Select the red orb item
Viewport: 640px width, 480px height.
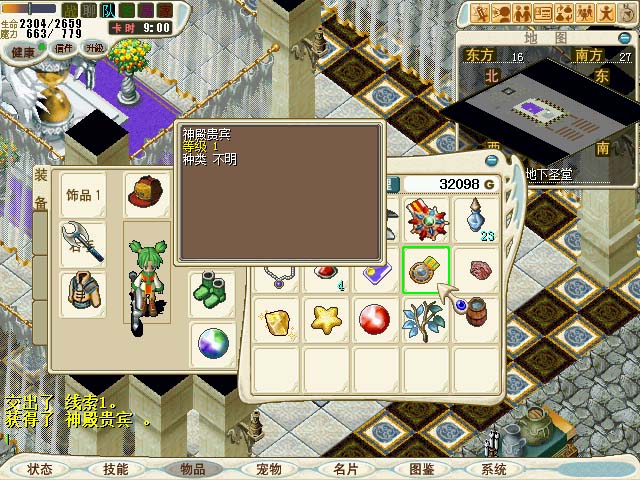[x=375, y=320]
